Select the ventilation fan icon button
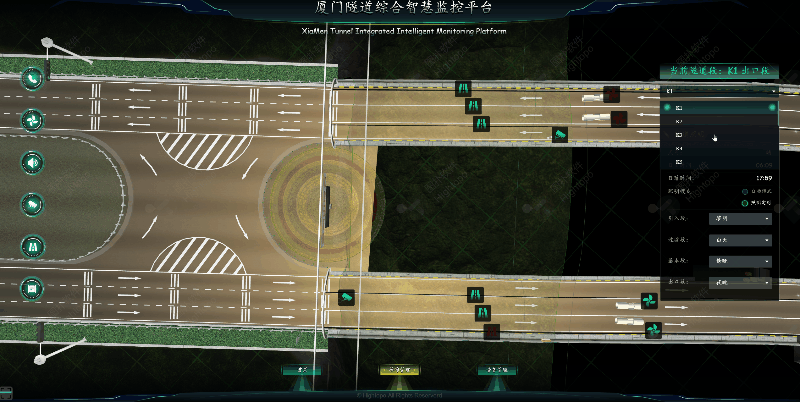Screen dimensions: 800x402 click(x=33, y=120)
